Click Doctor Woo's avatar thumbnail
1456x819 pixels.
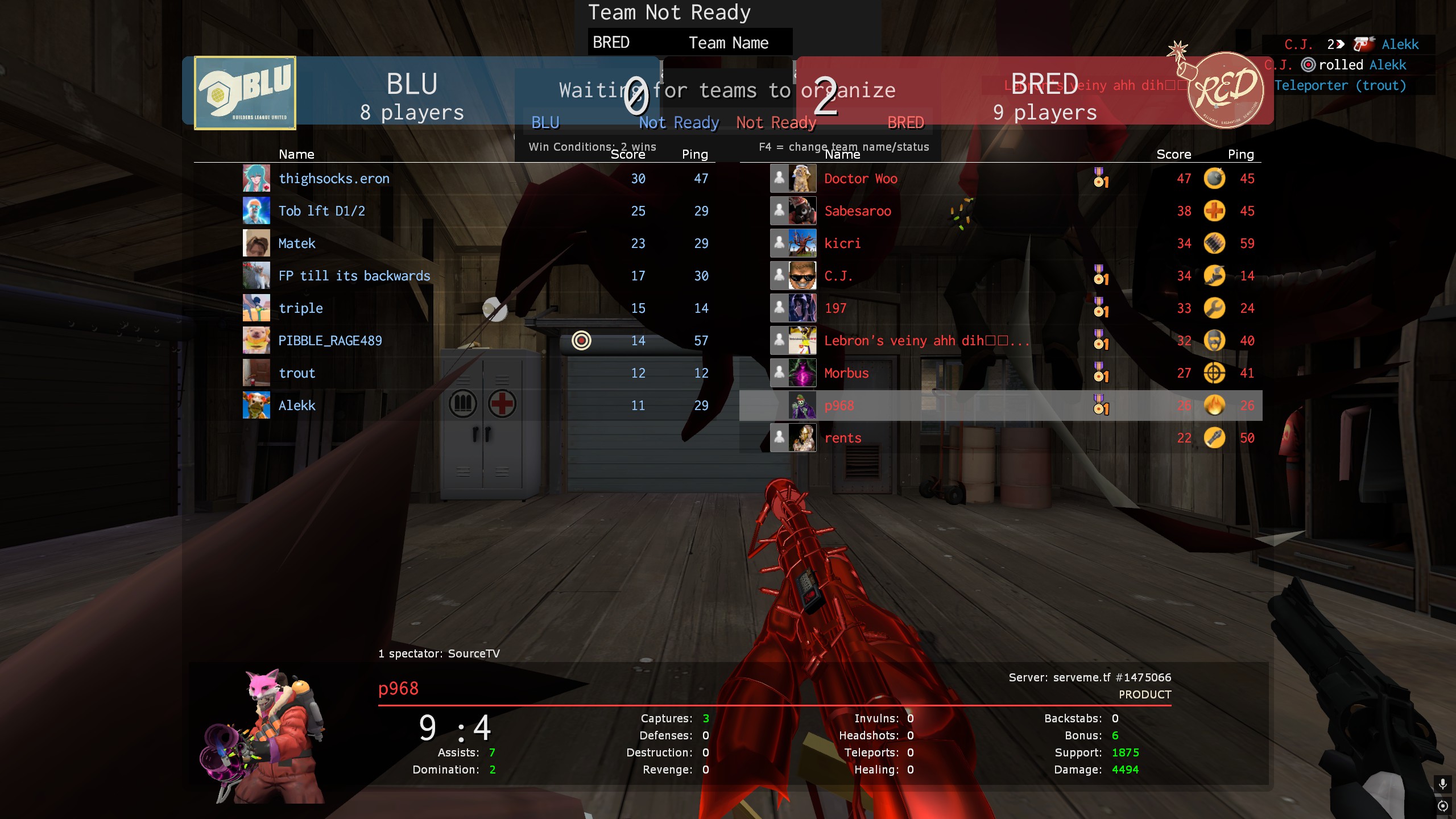pyautogui.click(x=802, y=179)
